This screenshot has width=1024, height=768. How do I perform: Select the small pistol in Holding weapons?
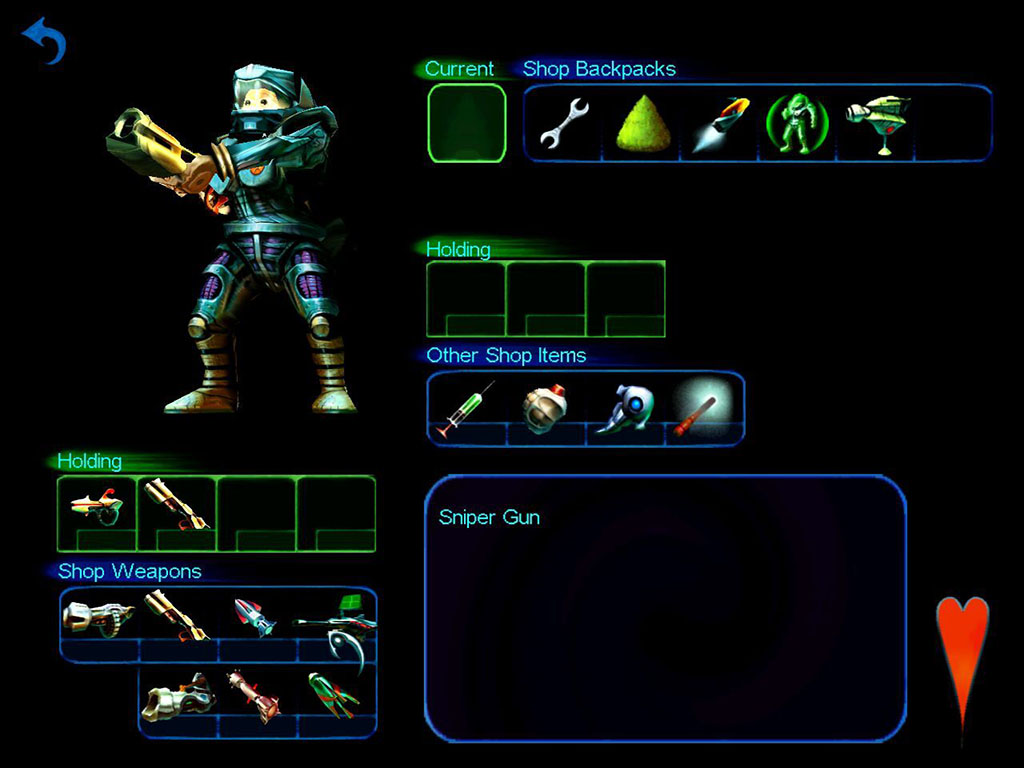point(97,507)
